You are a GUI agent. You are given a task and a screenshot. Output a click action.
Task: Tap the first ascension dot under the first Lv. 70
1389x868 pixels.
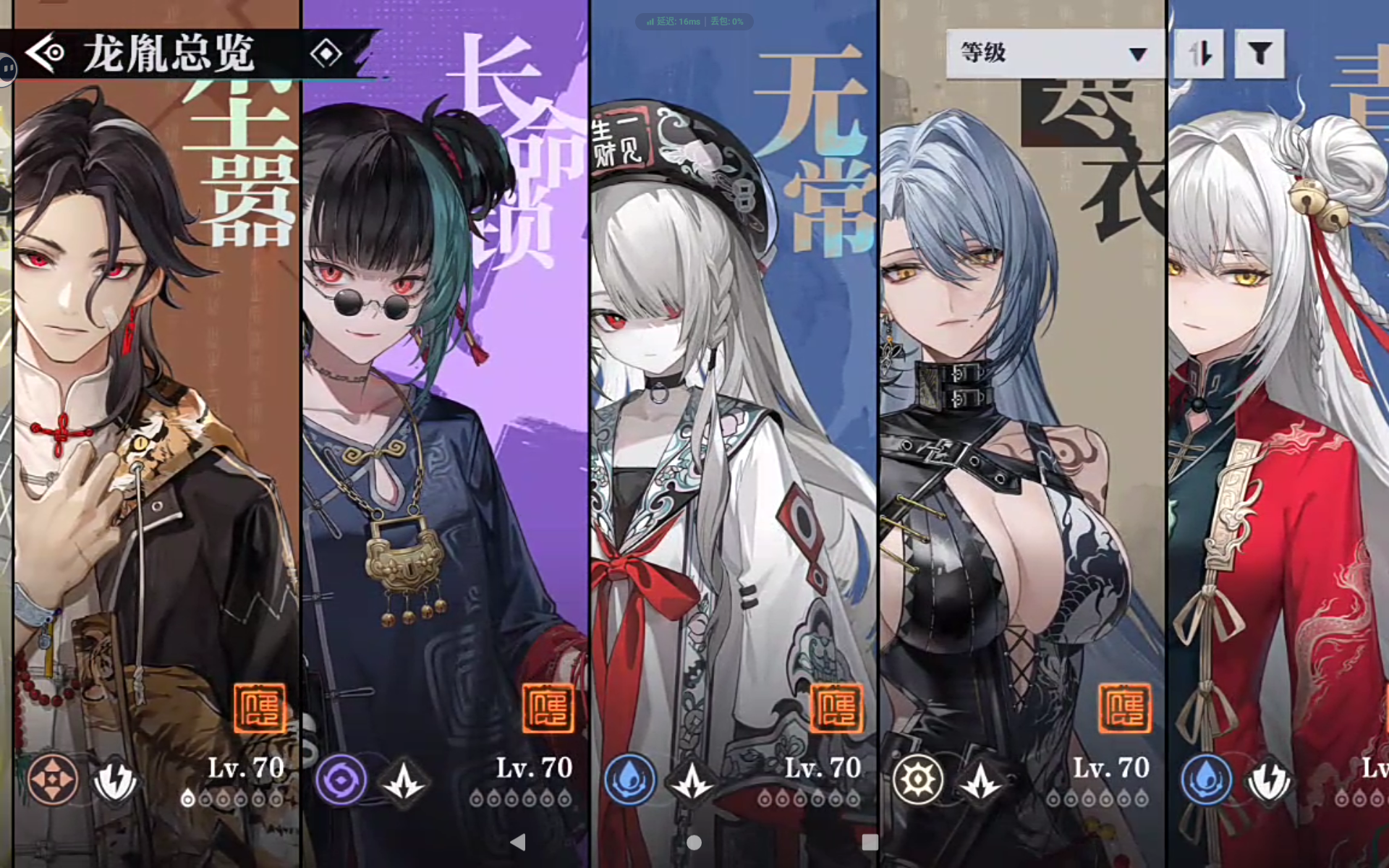pyautogui.click(x=190, y=799)
